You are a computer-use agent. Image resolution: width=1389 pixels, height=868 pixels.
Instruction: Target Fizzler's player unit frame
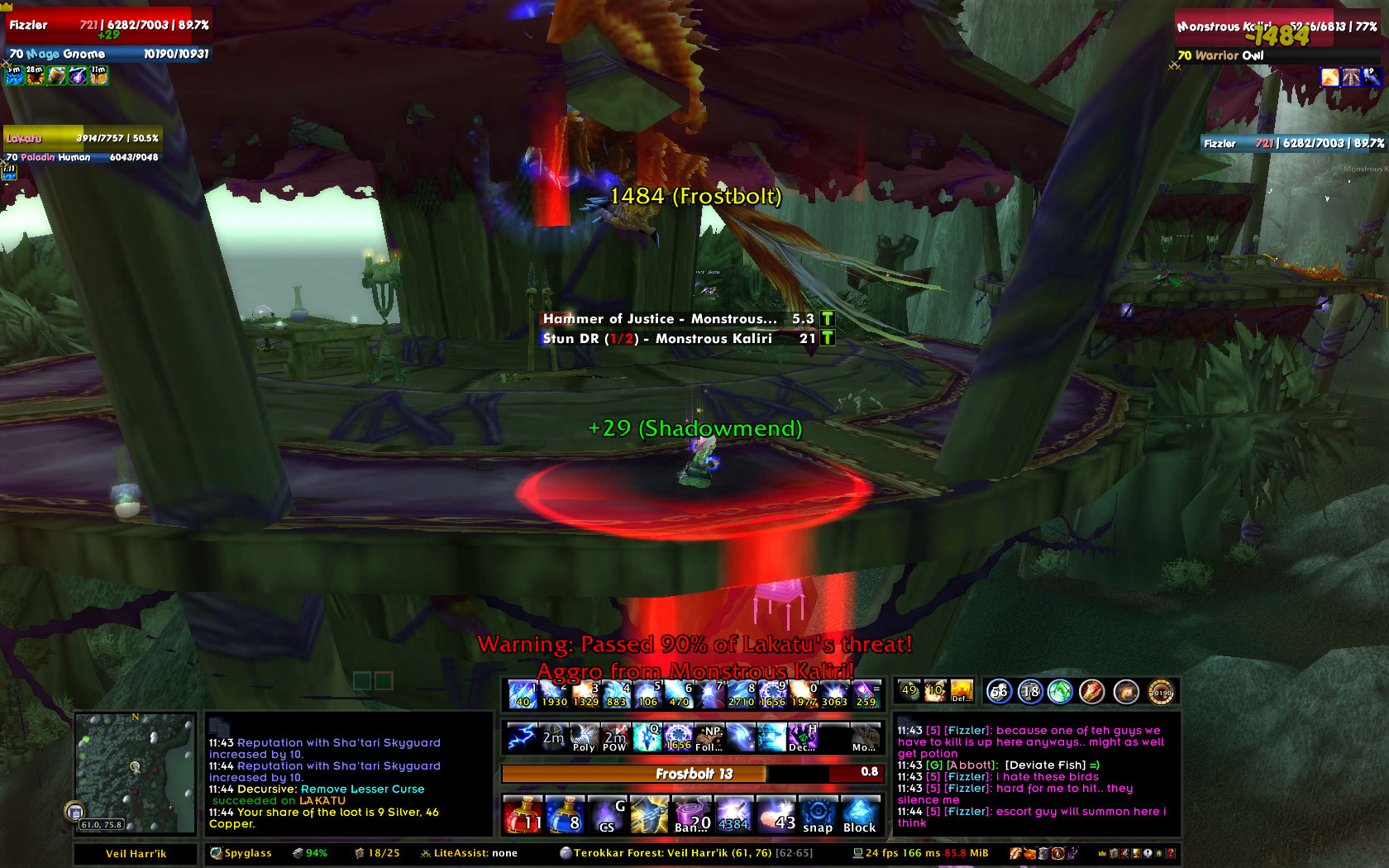tap(107, 39)
